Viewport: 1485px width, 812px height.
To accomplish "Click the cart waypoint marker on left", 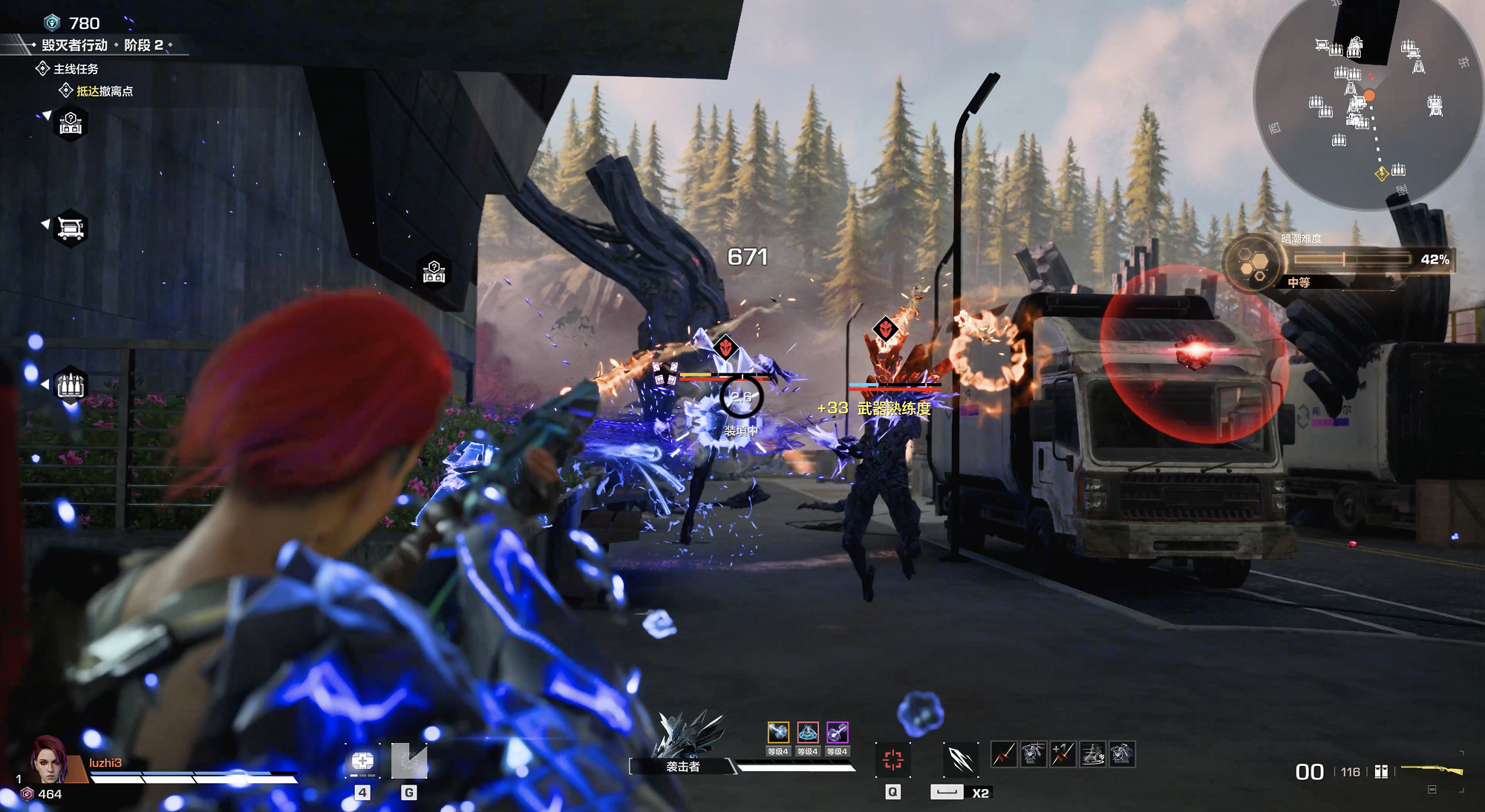I will [x=71, y=227].
